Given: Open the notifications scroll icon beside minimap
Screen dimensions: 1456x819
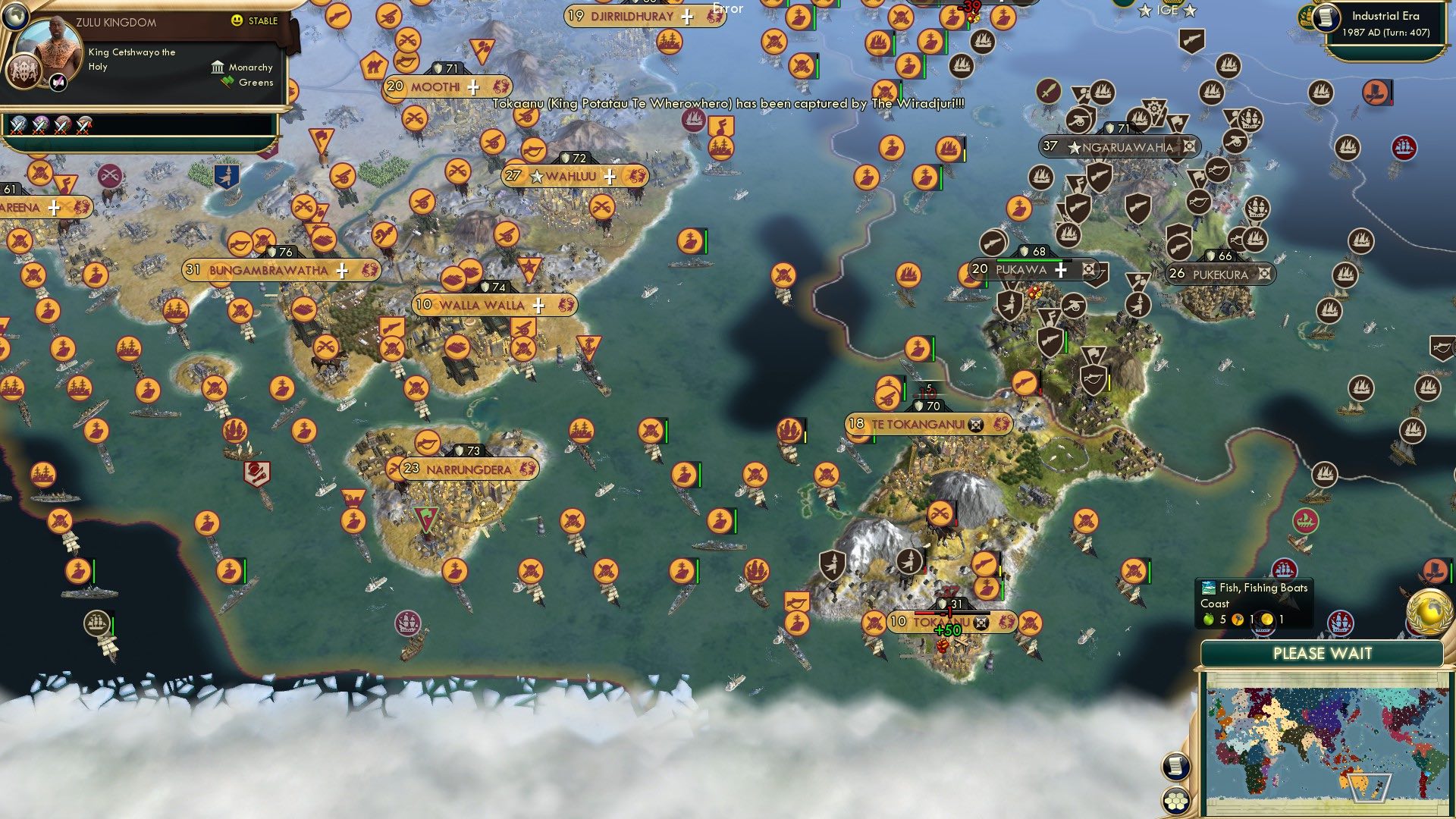Looking at the screenshot, I should [1175, 766].
